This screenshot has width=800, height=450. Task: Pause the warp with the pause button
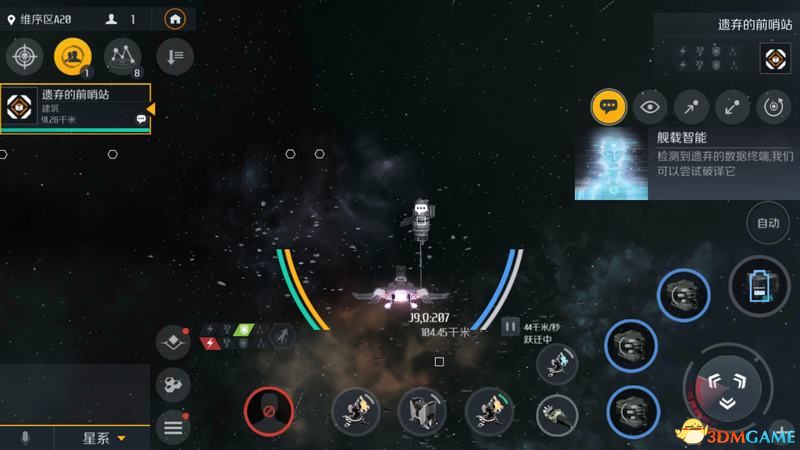point(510,326)
